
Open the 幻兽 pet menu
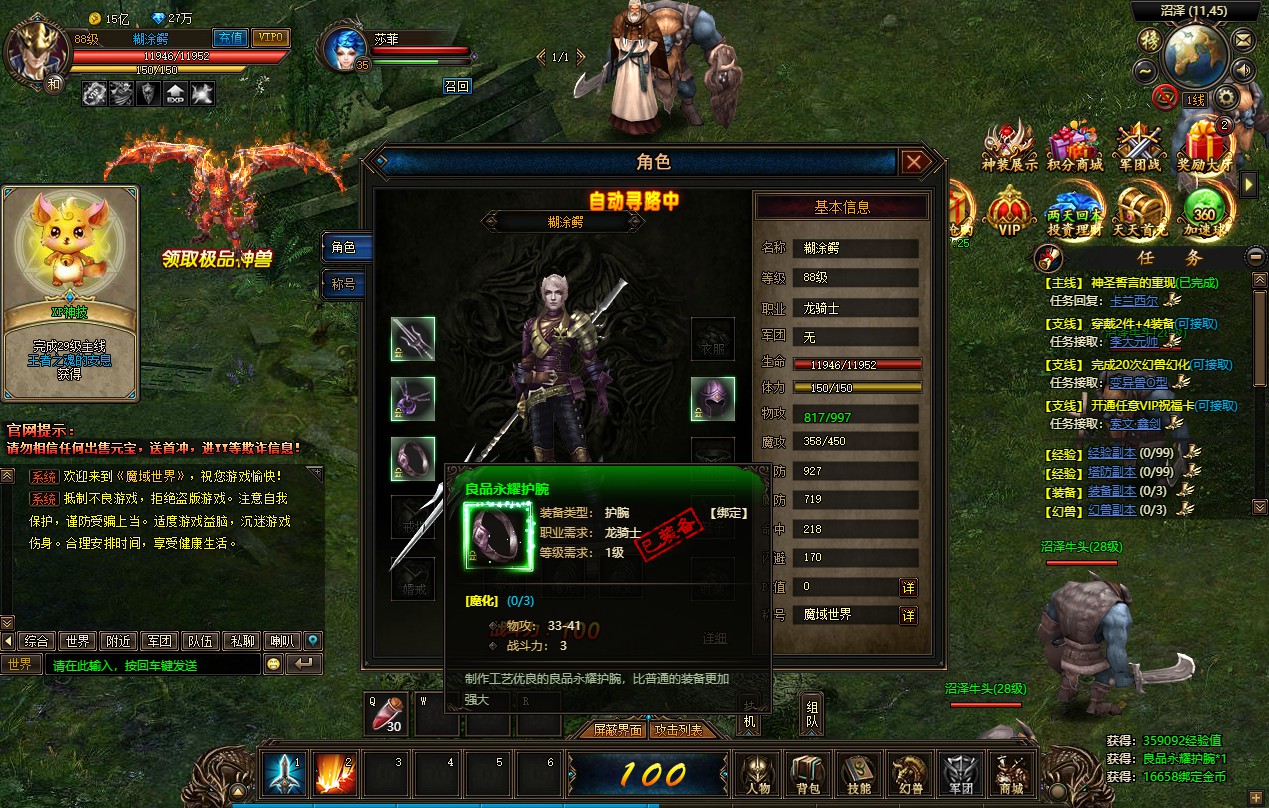point(909,774)
